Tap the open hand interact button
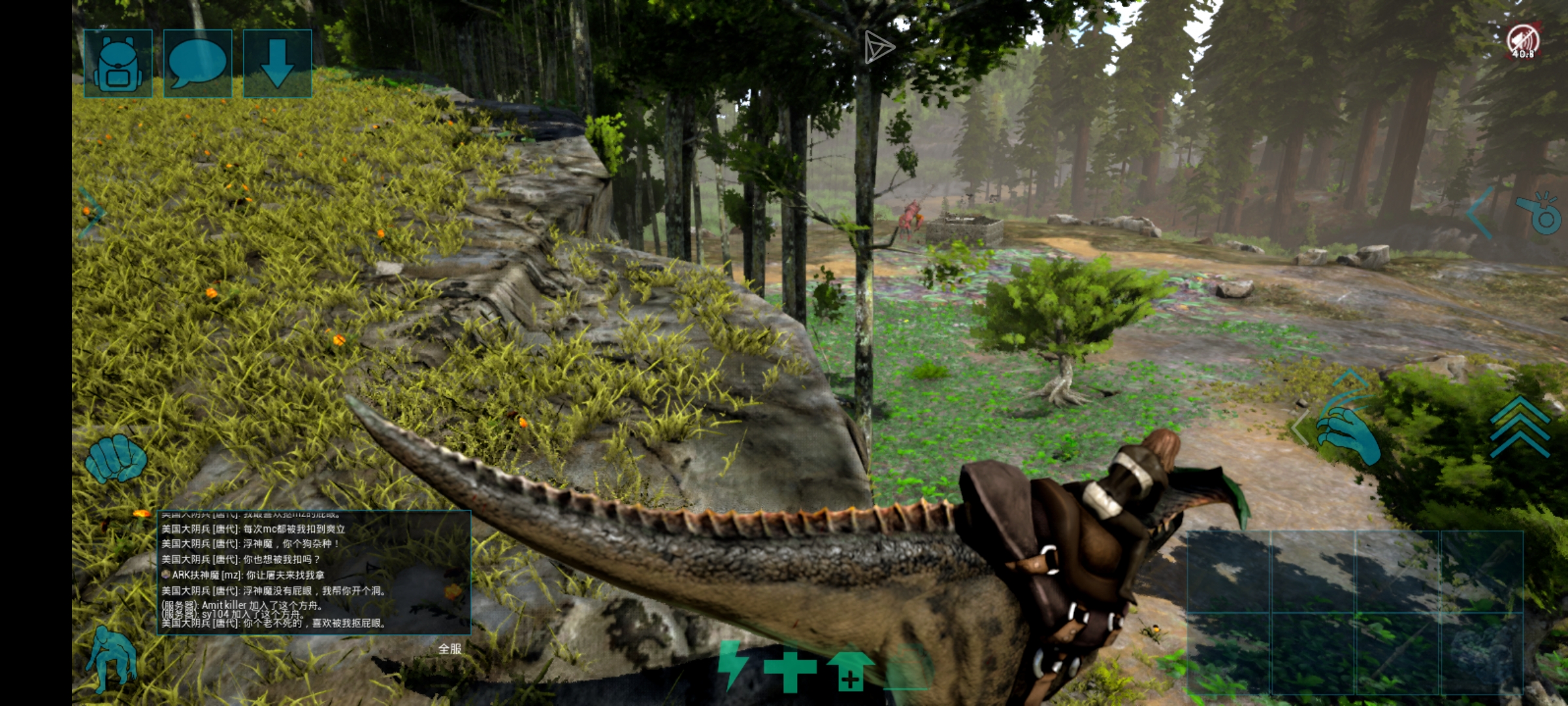 click(1347, 430)
